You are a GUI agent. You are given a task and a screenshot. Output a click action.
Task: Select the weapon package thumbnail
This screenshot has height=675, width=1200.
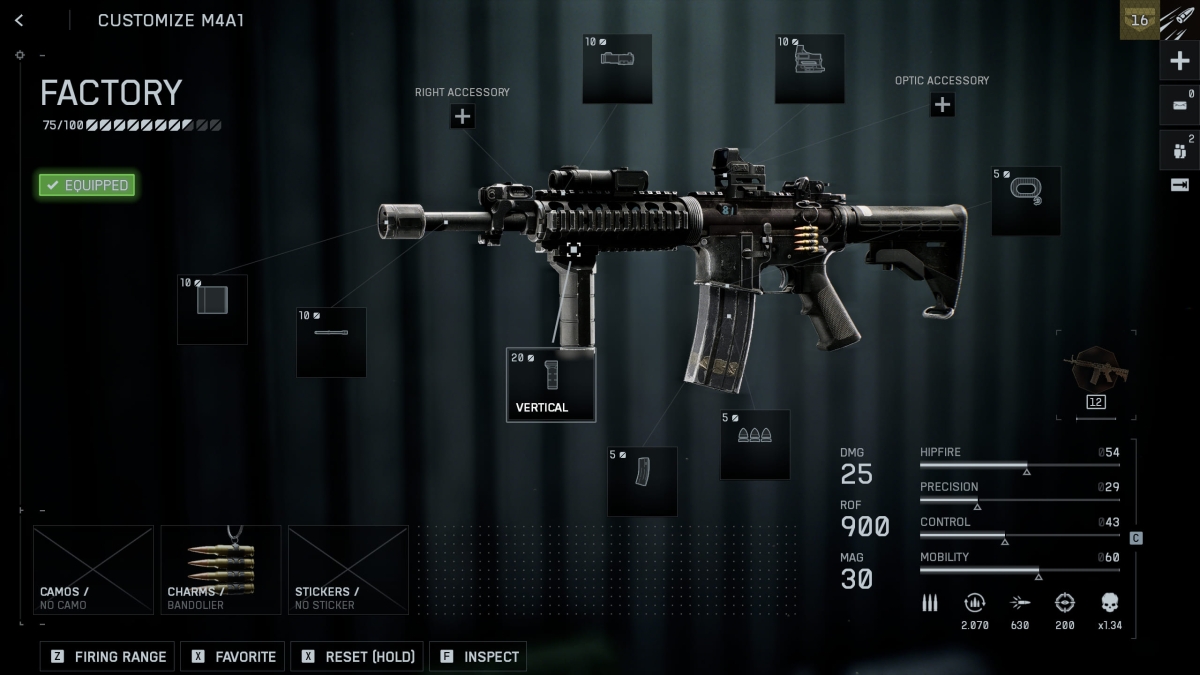click(1096, 374)
